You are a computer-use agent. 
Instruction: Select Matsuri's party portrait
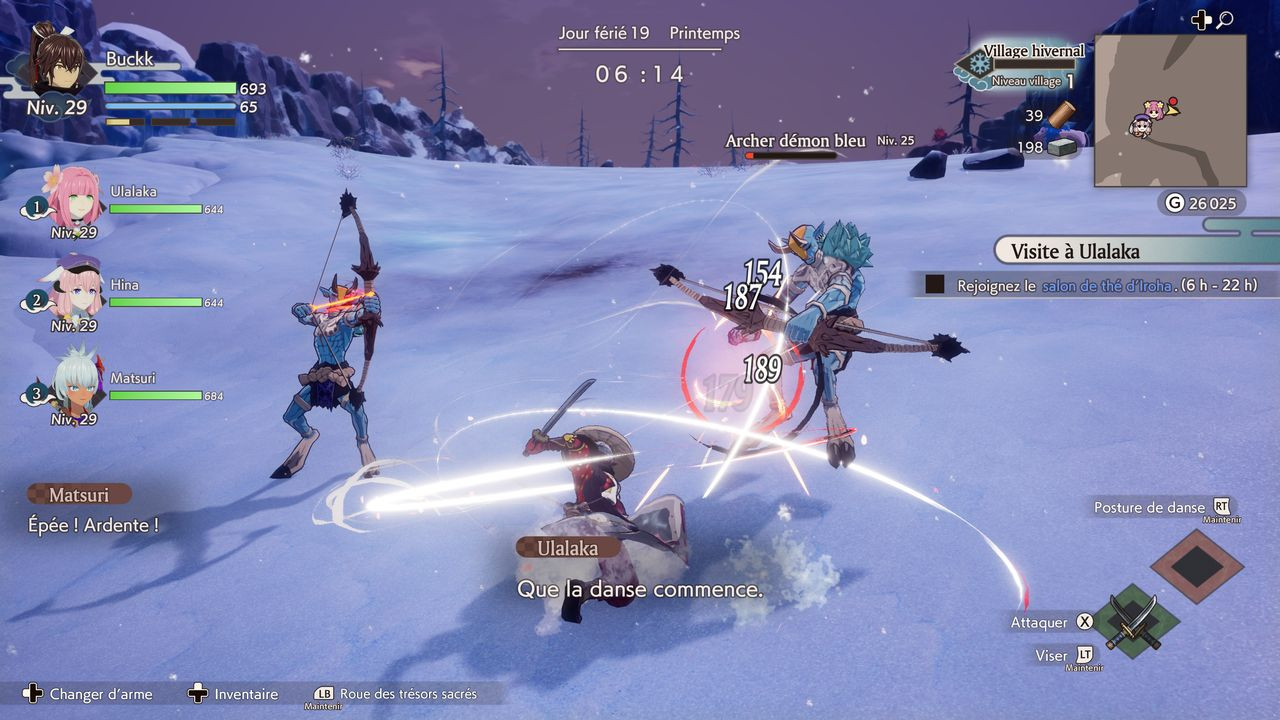pos(75,380)
